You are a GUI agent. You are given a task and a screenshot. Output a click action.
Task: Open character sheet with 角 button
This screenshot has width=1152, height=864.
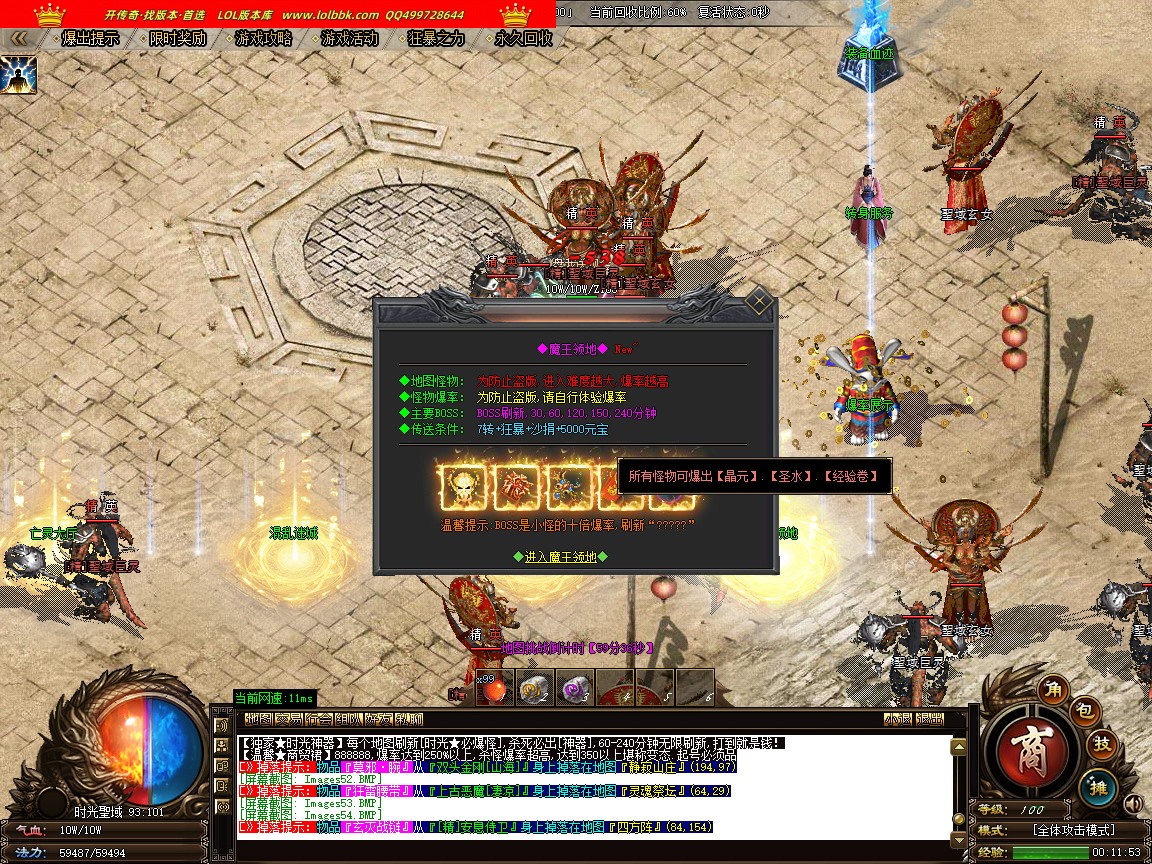[1051, 688]
